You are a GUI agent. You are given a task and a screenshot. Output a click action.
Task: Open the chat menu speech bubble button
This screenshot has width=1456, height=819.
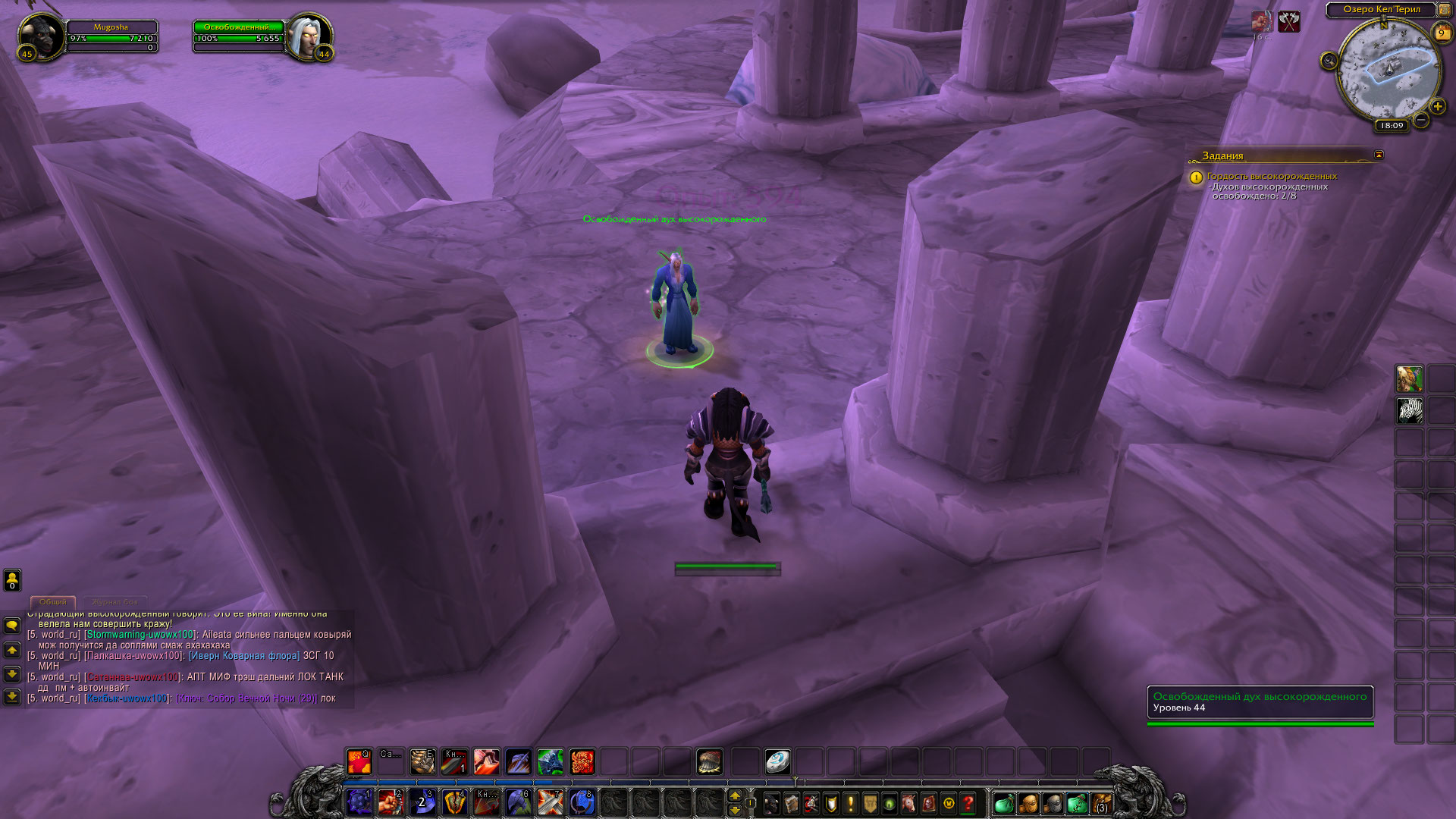coord(12,626)
